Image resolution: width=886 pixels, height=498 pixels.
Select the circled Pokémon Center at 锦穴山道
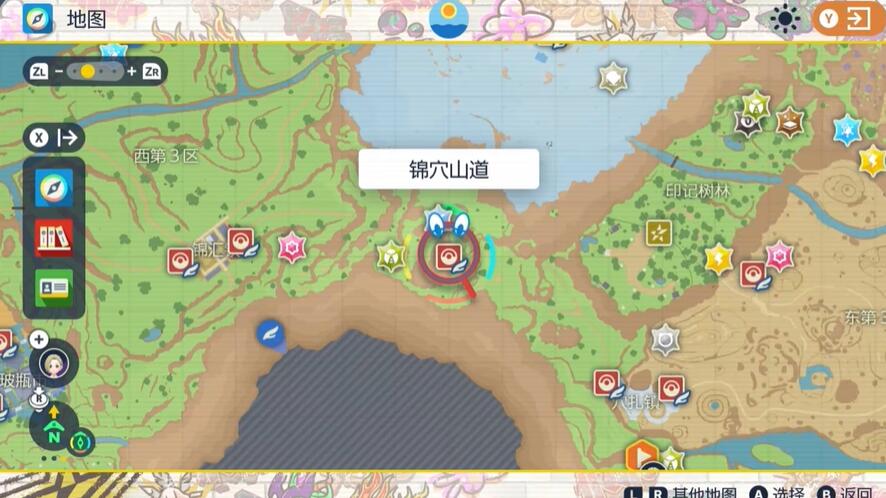(449, 258)
